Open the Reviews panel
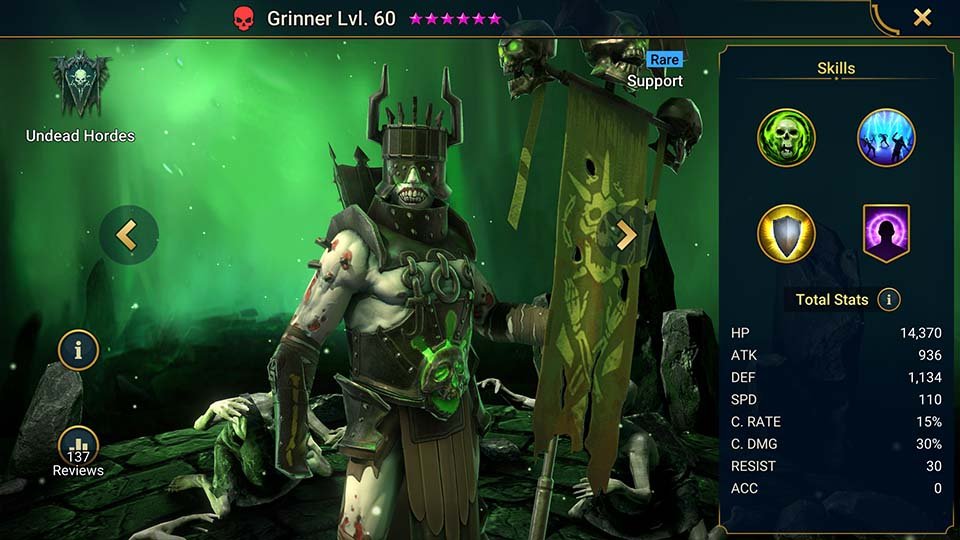 point(78,450)
